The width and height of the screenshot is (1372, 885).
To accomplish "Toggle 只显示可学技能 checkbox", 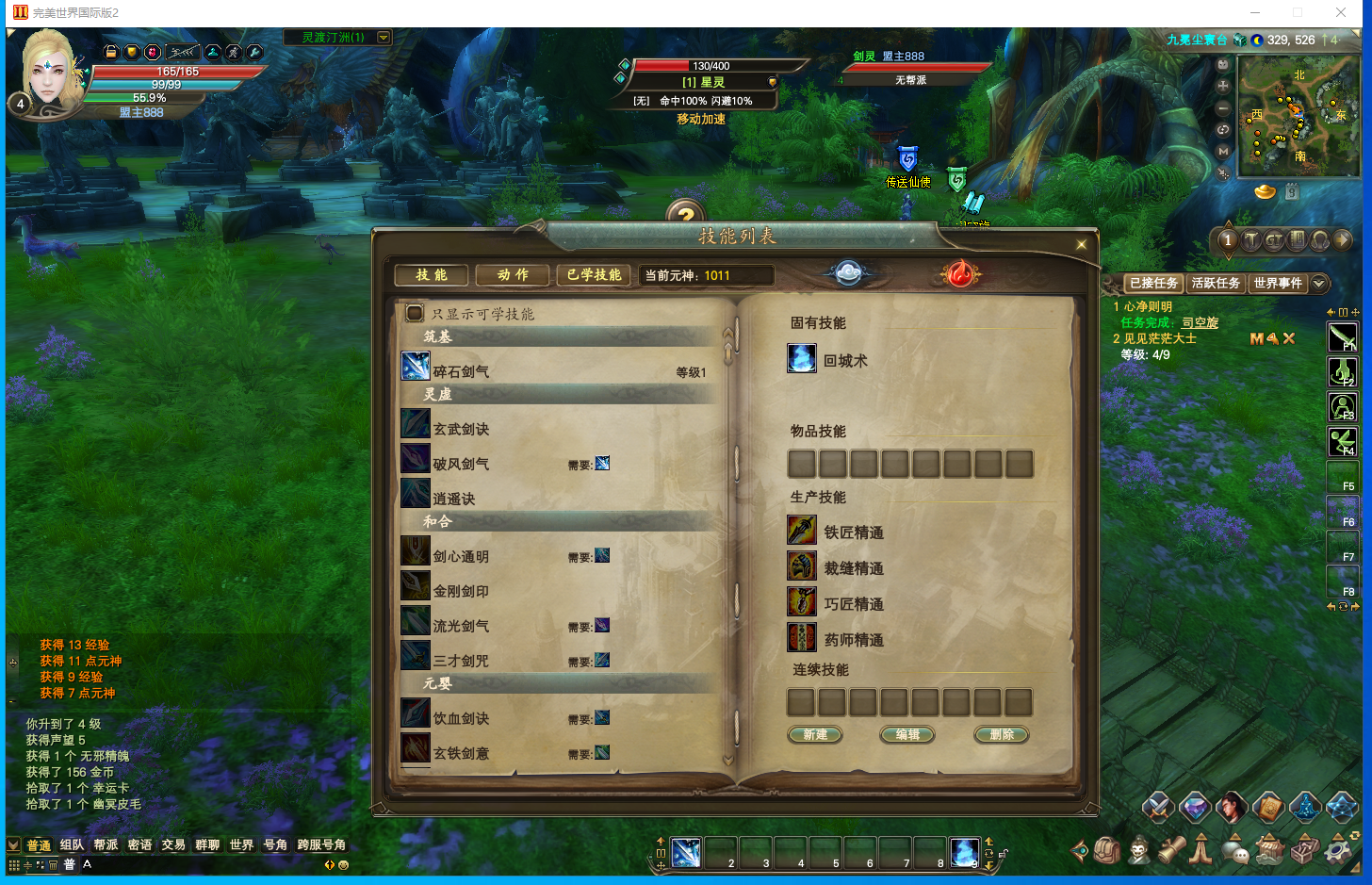I will (415, 313).
